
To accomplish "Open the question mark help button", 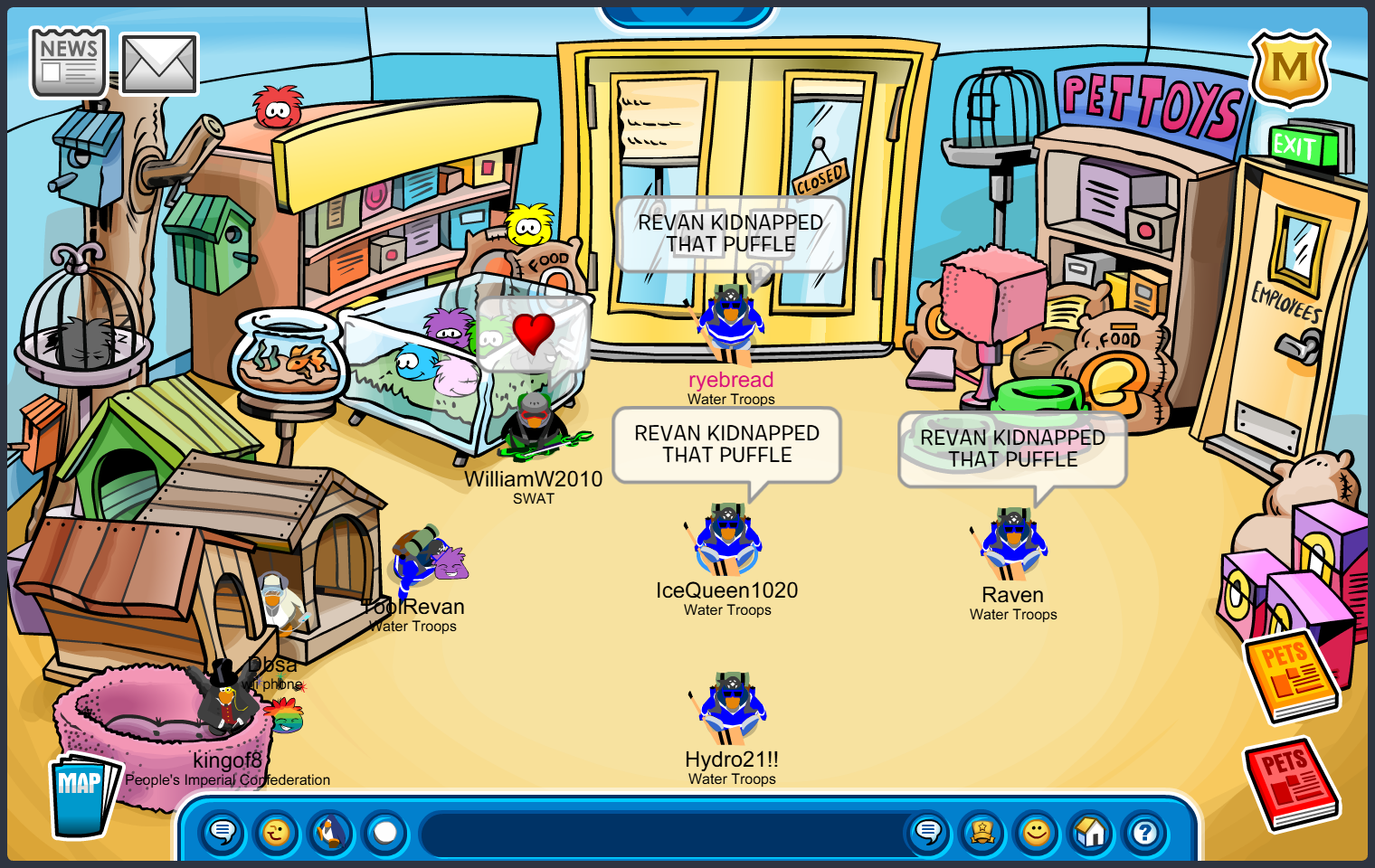I will tap(1145, 832).
